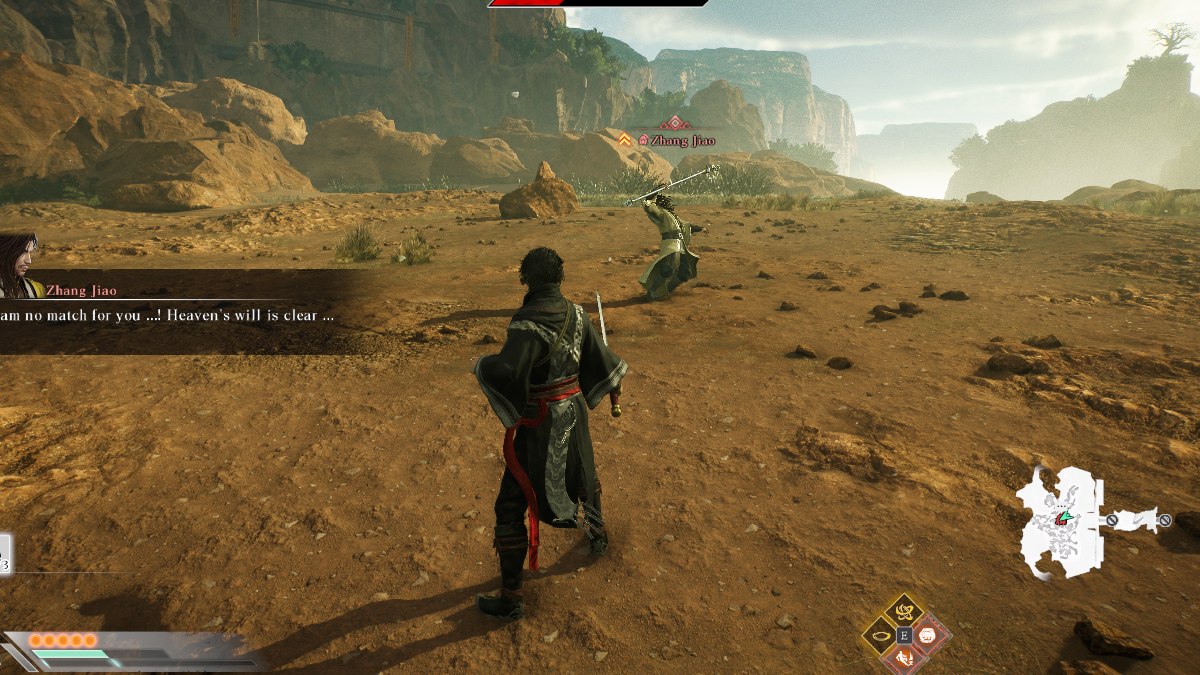This screenshot has height=675, width=1200.
Task: Click Zhang Jiao's dialogue portrait
Action: click(20, 265)
